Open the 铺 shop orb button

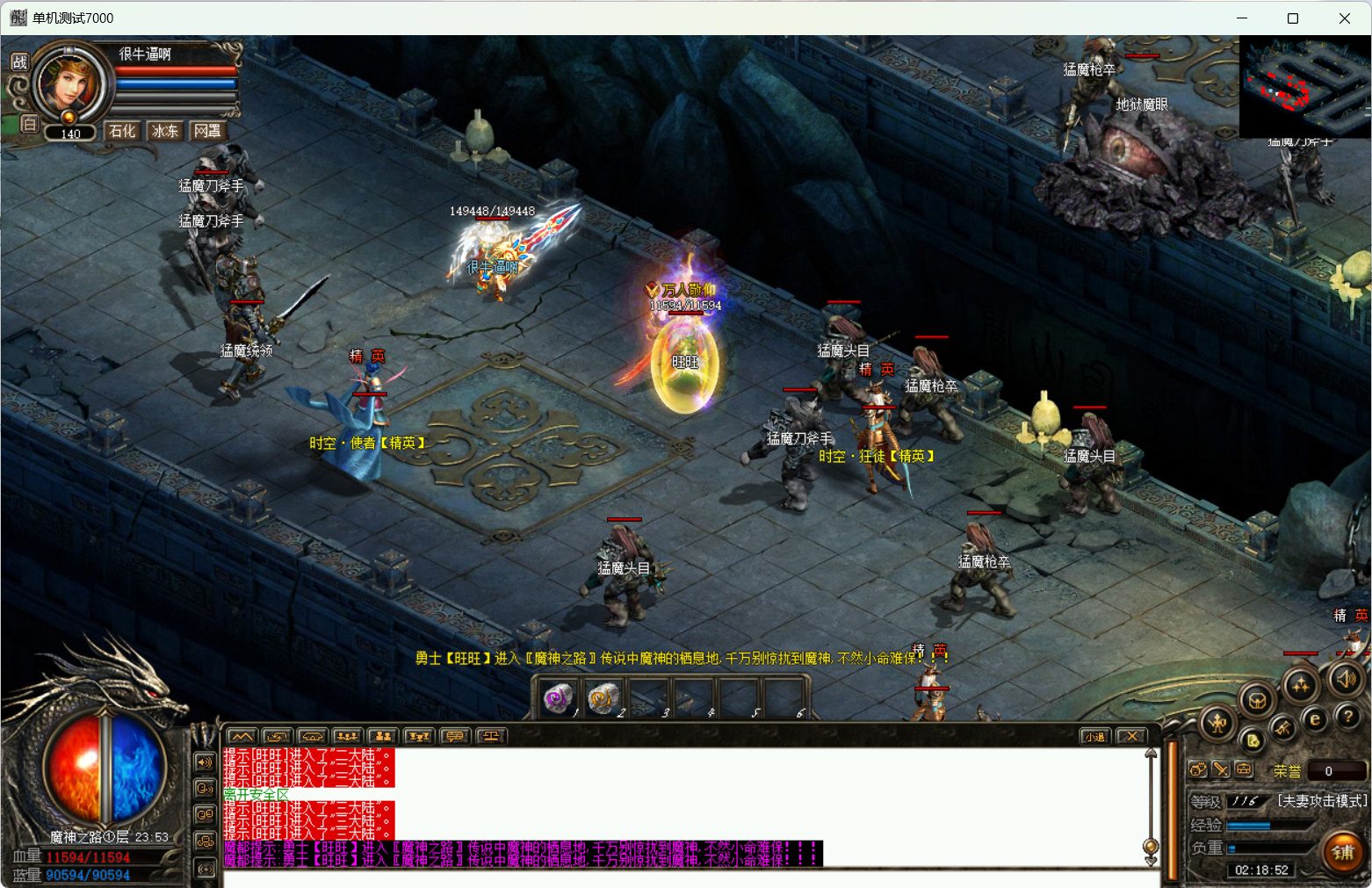(1343, 852)
